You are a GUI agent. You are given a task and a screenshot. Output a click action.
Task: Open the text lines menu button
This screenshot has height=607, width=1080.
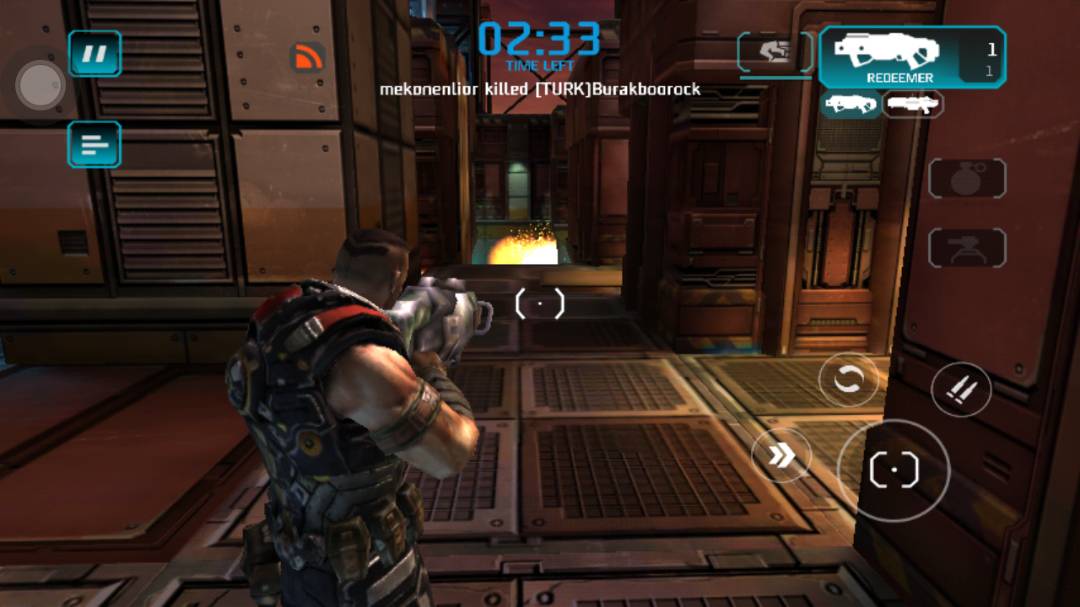95,144
